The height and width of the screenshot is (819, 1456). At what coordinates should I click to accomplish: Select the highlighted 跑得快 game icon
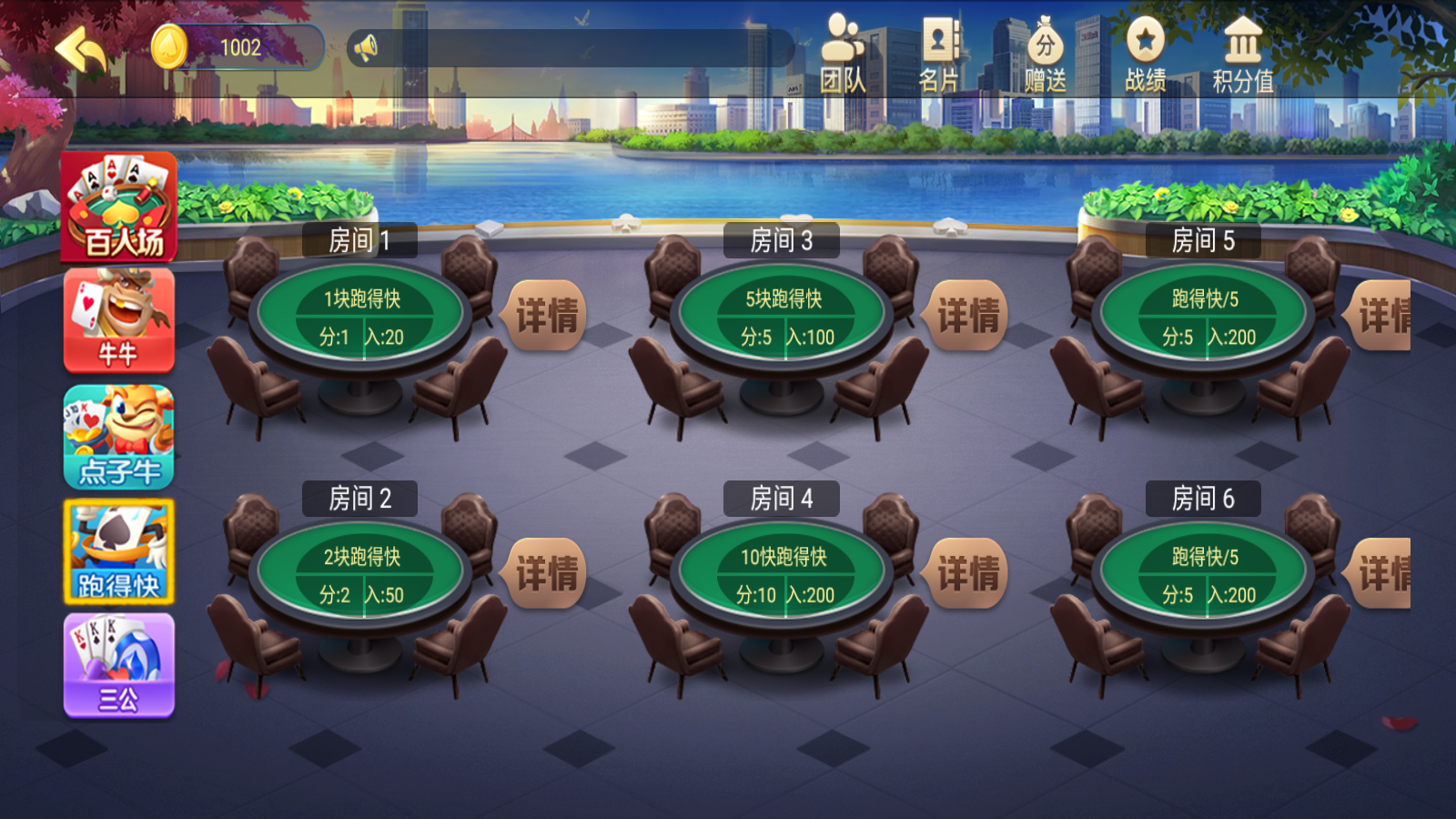pyautogui.click(x=116, y=551)
